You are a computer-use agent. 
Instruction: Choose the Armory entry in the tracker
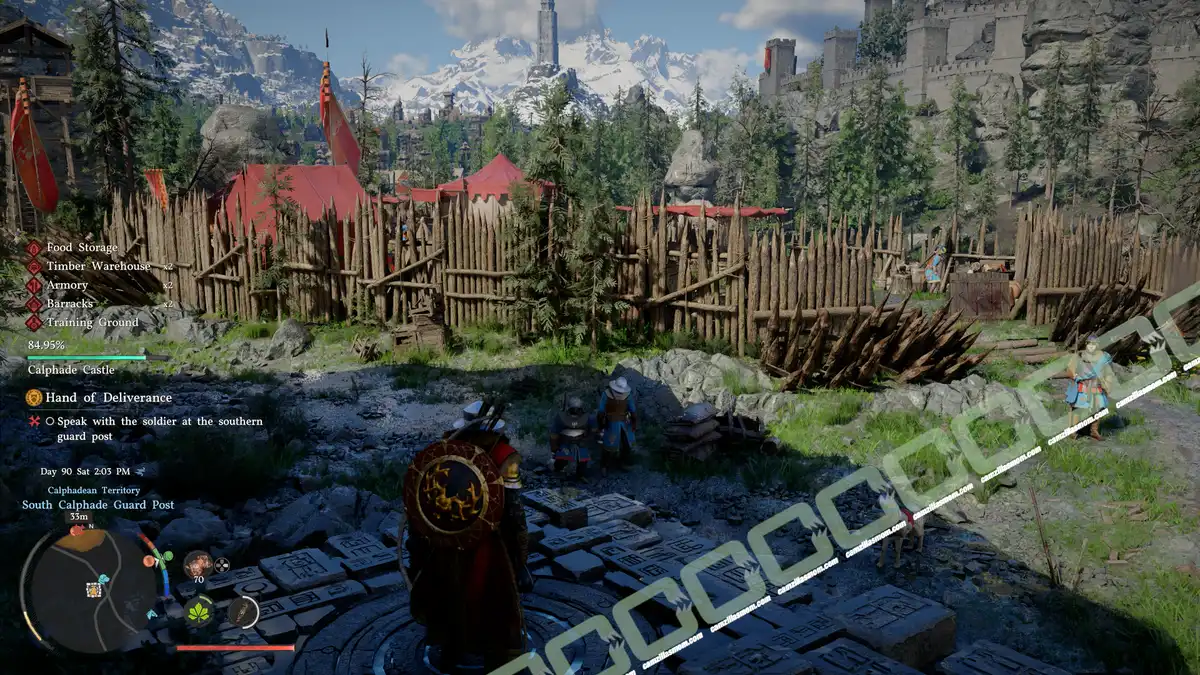pyautogui.click(x=67, y=286)
